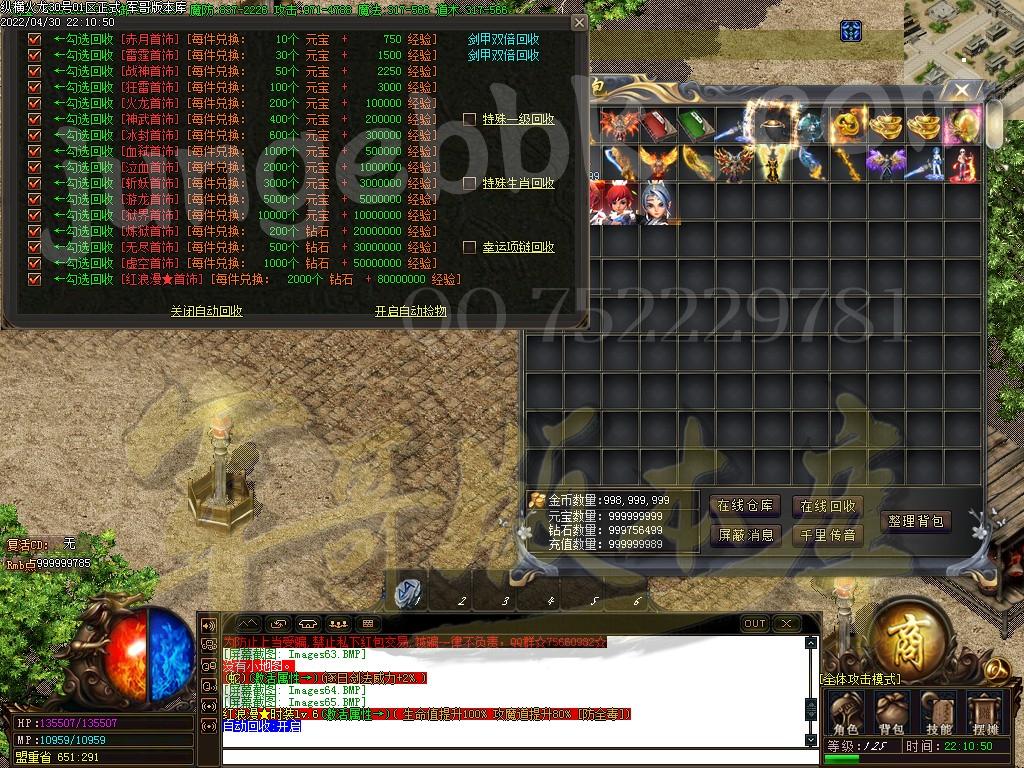Open the 技能 skills panel

coord(938,712)
